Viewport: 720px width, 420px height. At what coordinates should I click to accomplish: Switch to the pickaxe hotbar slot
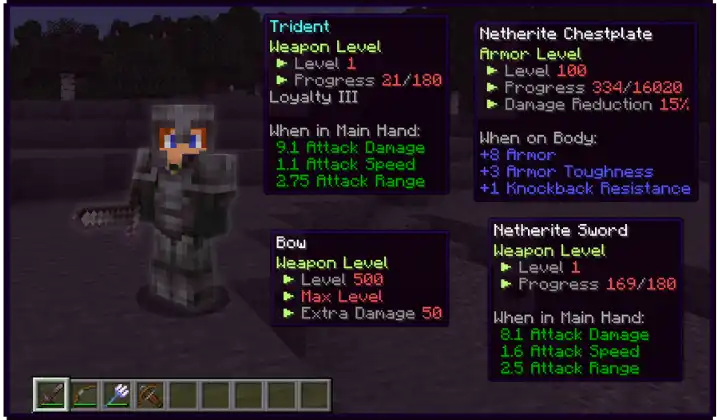(x=150, y=394)
